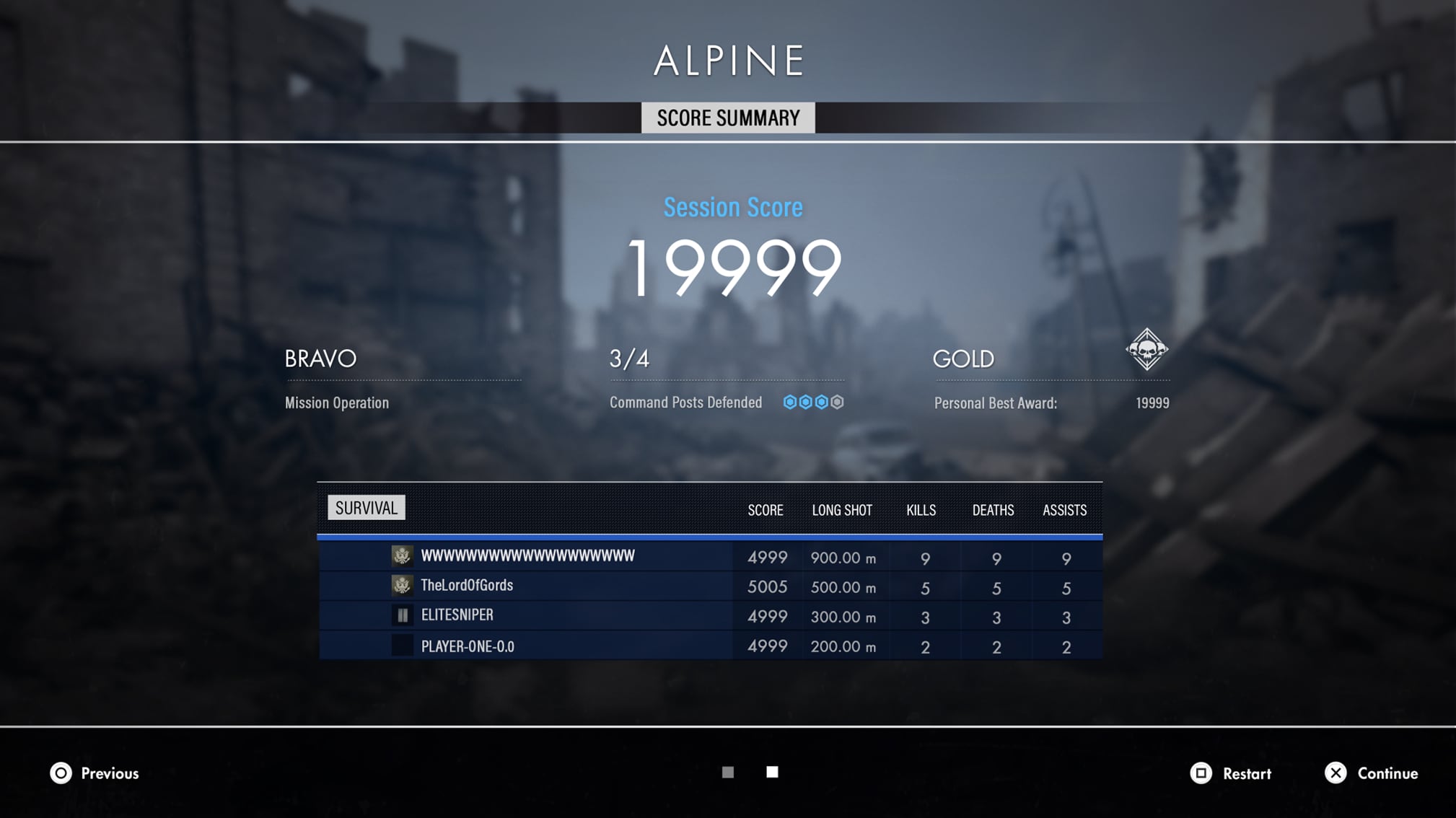1456x818 pixels.
Task: Click the grey unfilled fourth hexagon indicator
Action: click(837, 403)
